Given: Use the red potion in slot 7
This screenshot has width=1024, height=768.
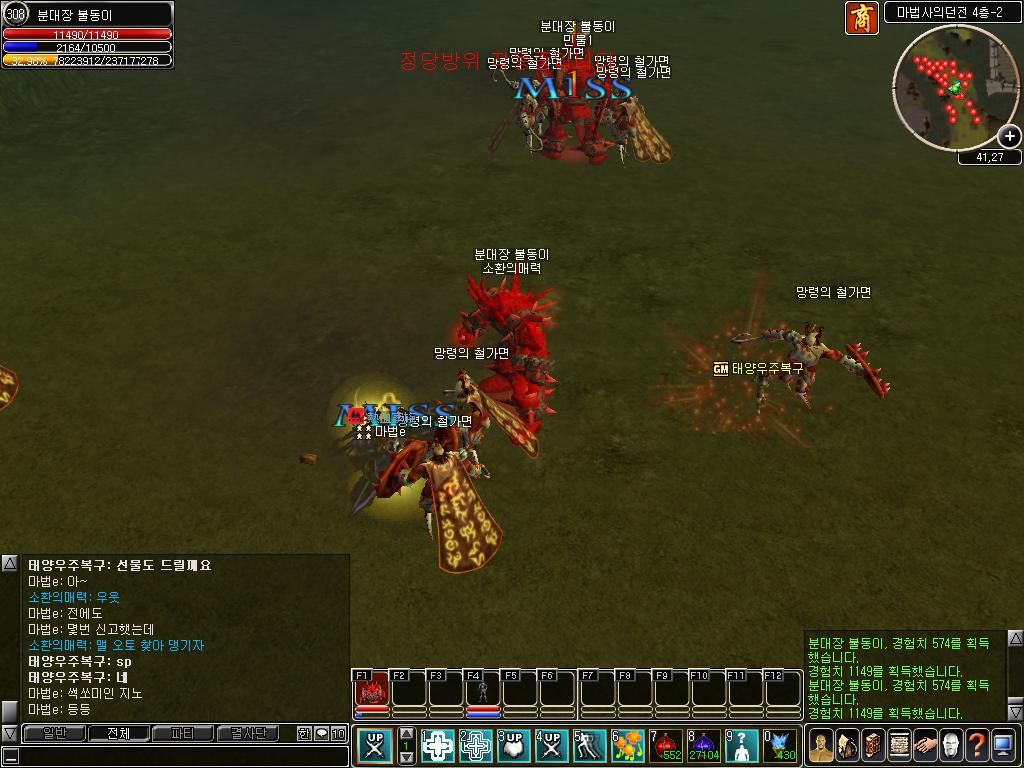Looking at the screenshot, I should (x=666, y=746).
